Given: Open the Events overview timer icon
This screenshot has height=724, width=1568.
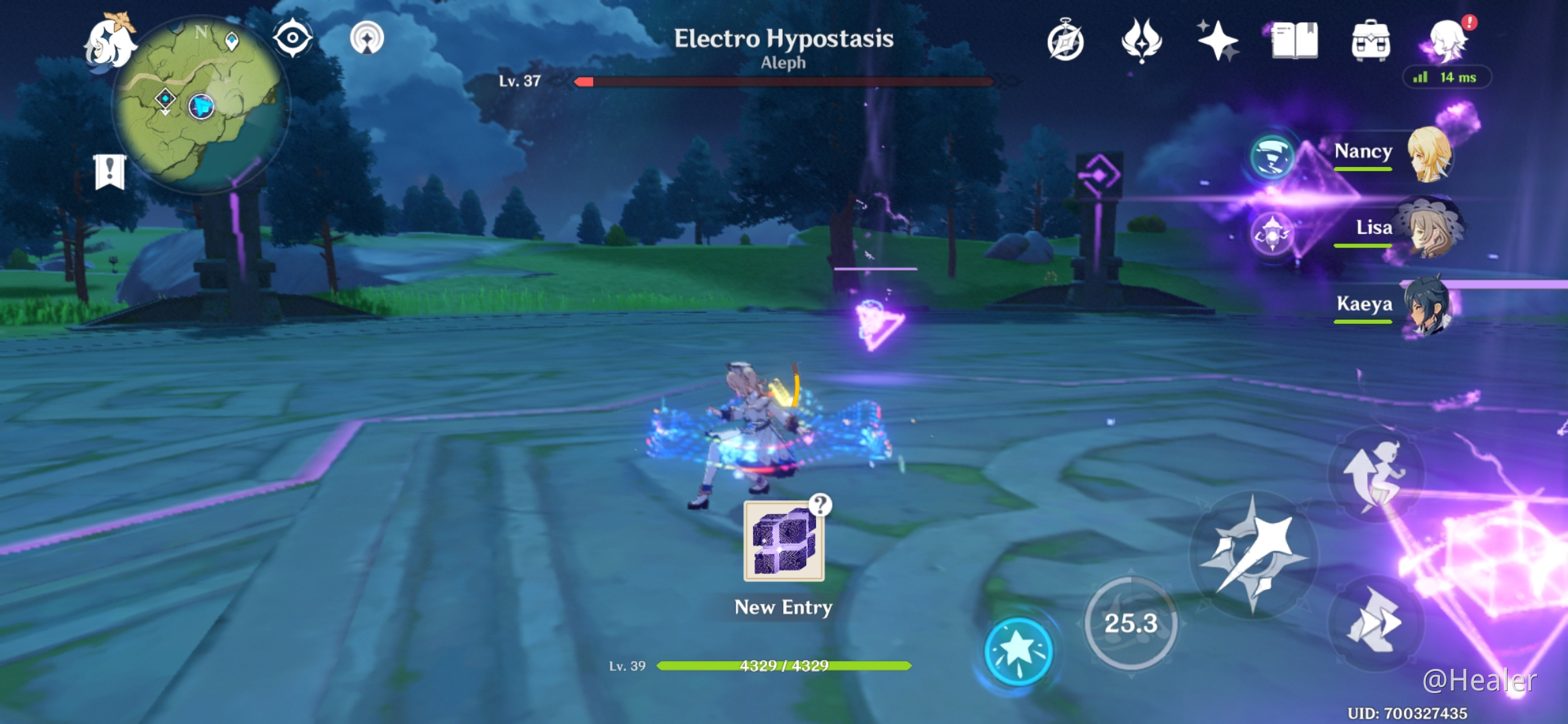Looking at the screenshot, I should point(1066,40).
